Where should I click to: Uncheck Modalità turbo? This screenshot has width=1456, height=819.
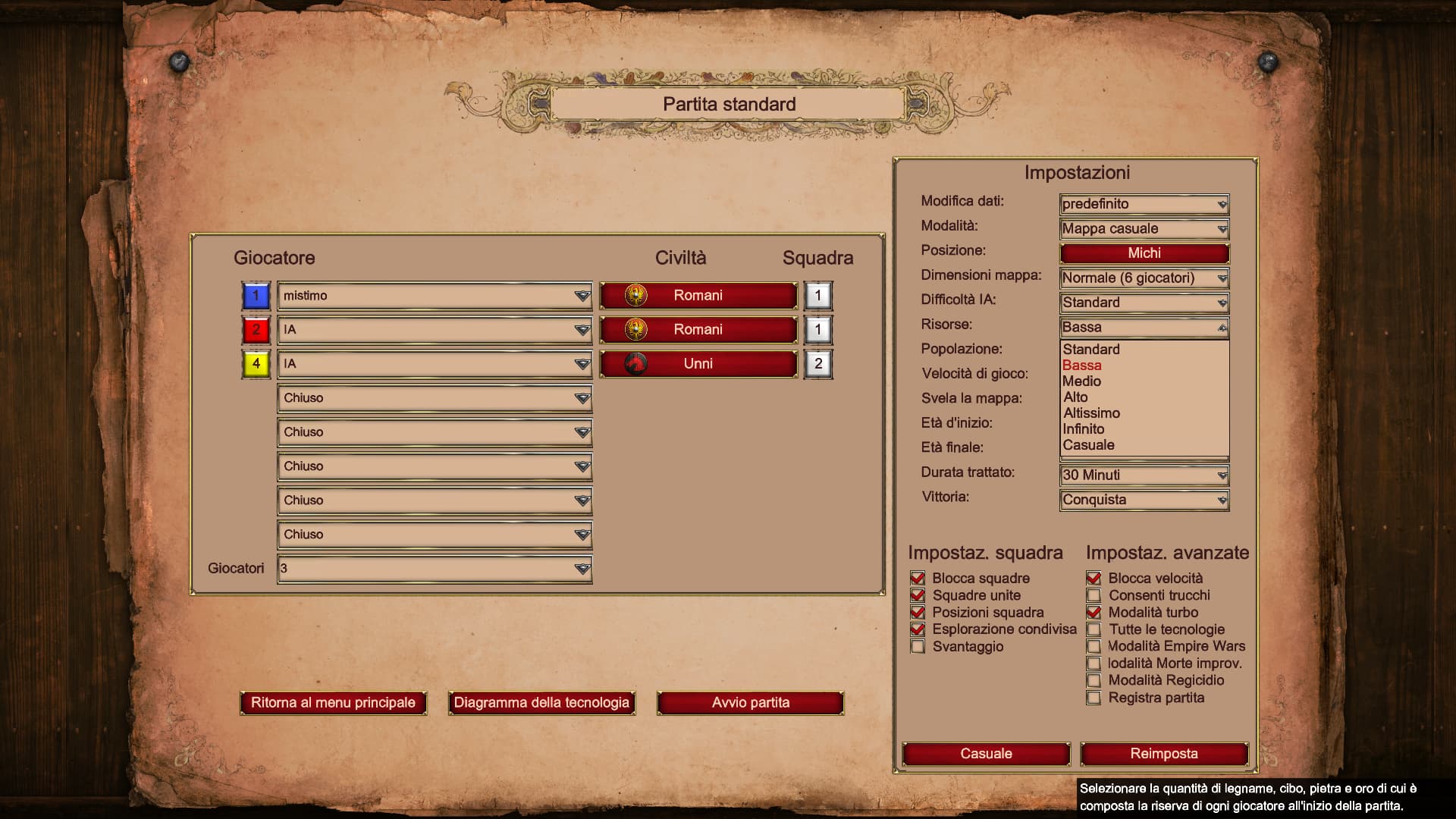click(1094, 613)
